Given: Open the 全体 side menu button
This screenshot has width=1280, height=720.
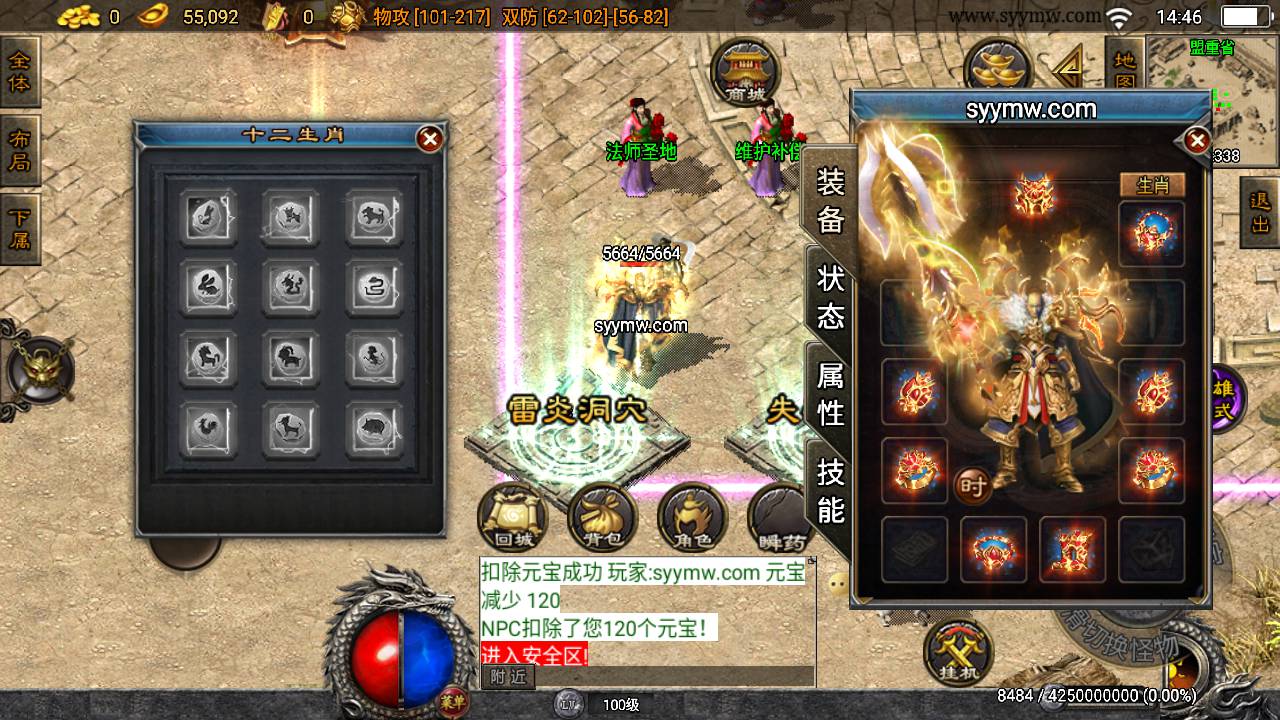Looking at the screenshot, I should click(19, 71).
